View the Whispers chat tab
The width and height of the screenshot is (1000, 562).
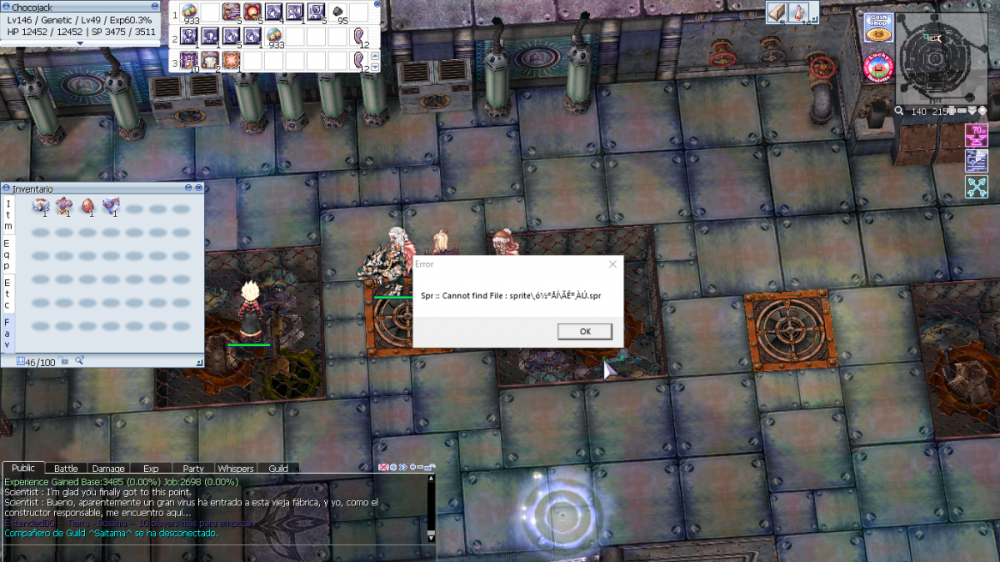pos(235,468)
